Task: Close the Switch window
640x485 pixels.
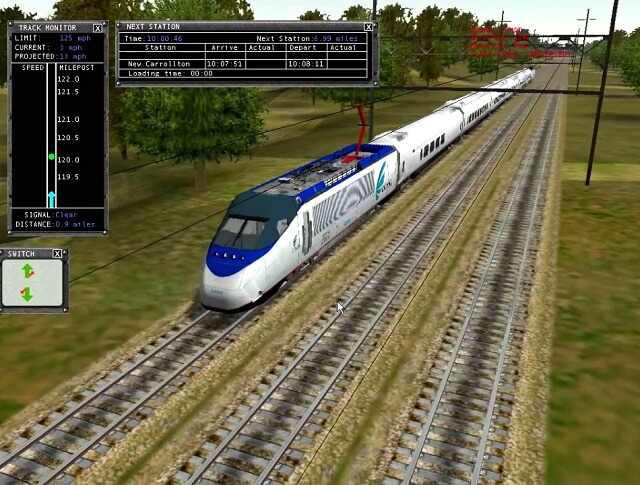Action: tap(57, 254)
